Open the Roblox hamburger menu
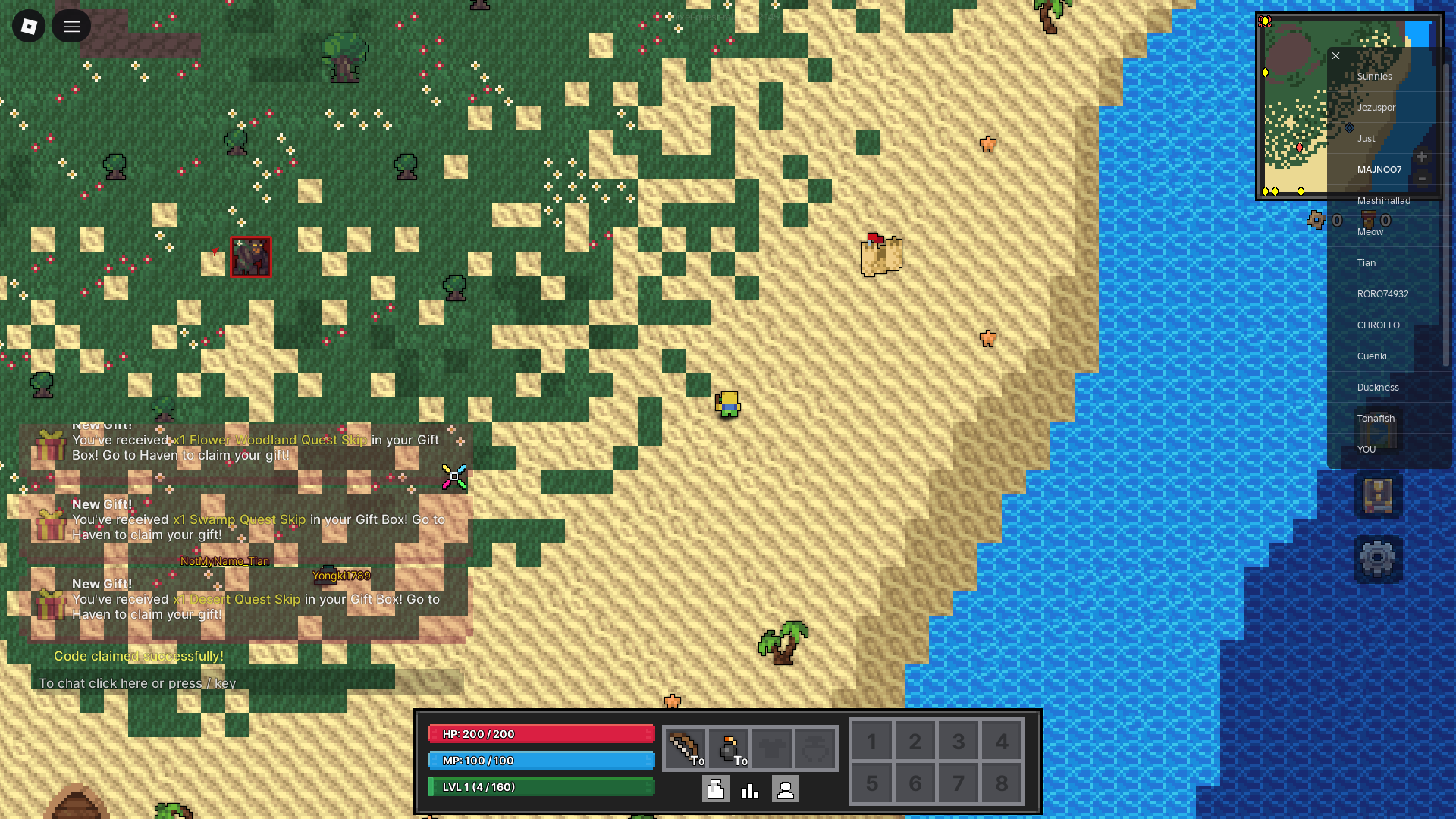The image size is (1456, 819). coord(71,26)
